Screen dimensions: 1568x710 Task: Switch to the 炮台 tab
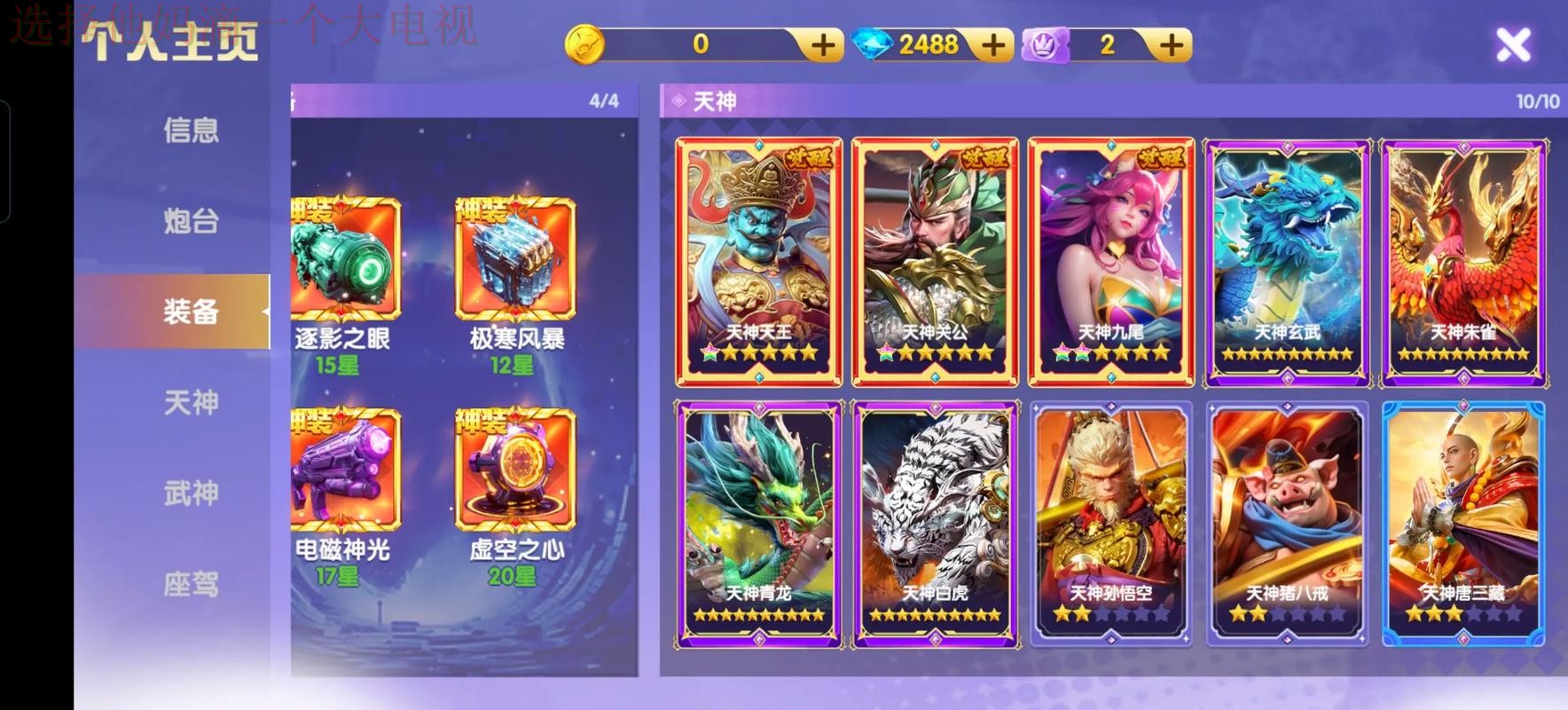click(x=191, y=221)
